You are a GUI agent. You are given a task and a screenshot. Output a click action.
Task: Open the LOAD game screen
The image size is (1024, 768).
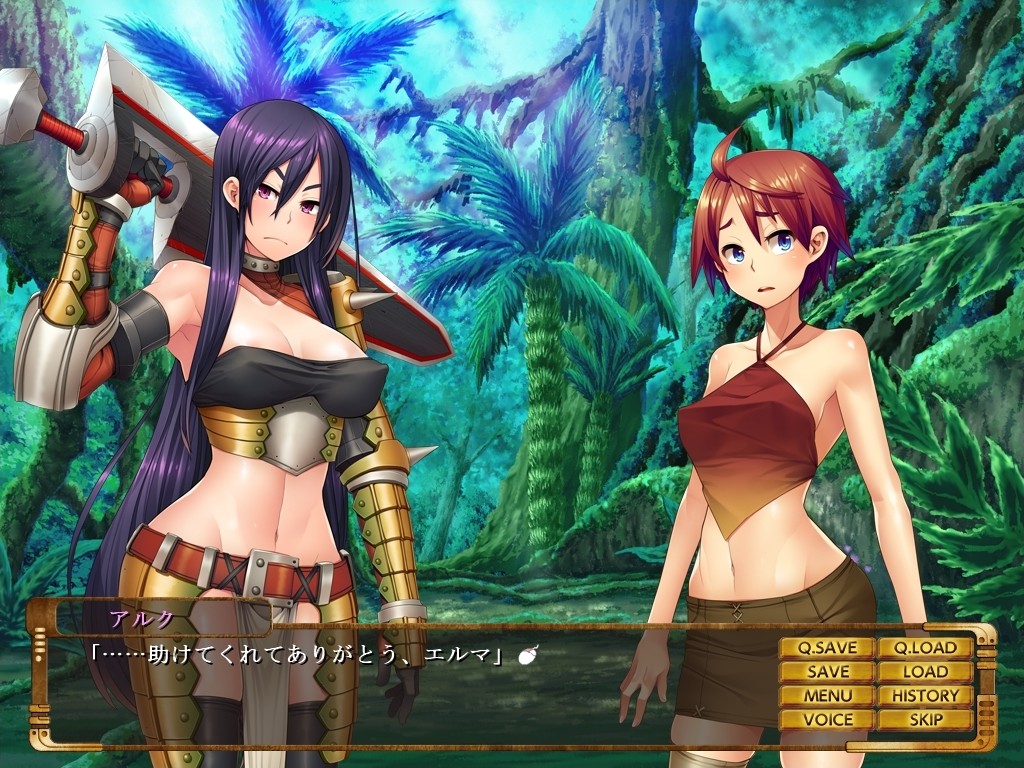coord(925,672)
